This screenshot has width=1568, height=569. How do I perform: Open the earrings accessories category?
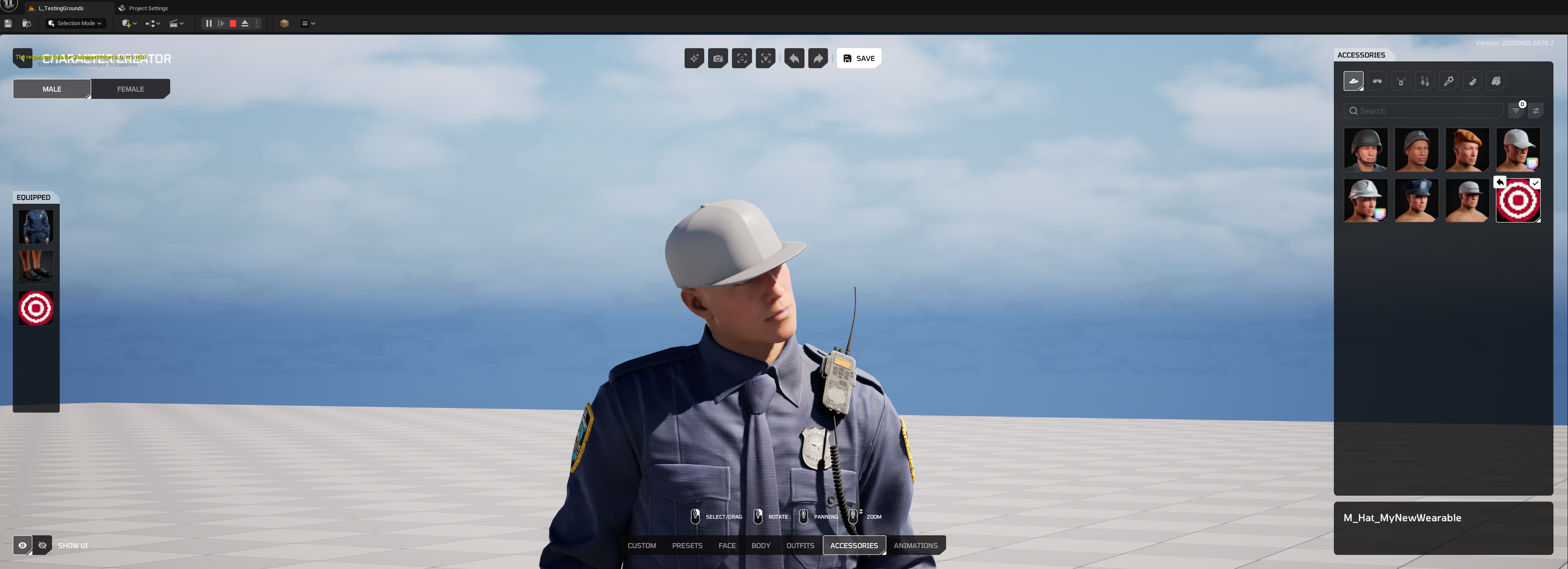pyautogui.click(x=1424, y=81)
